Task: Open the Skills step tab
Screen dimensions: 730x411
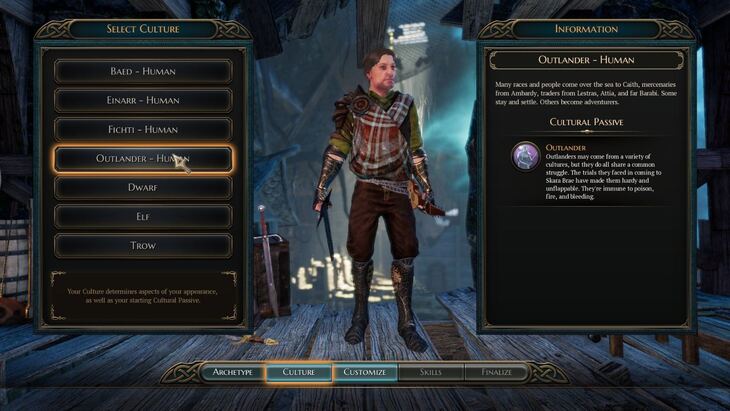Action: pos(430,372)
